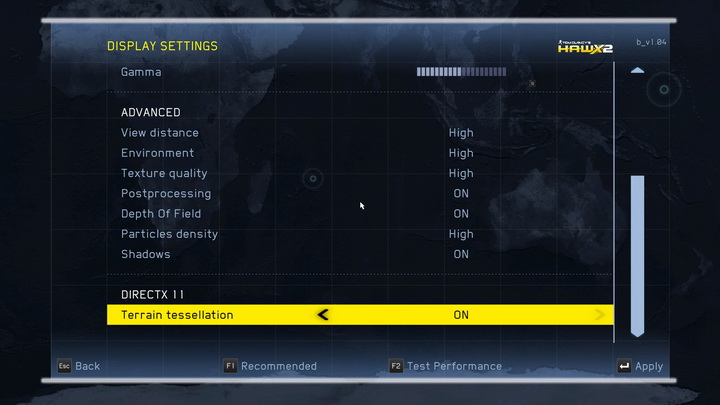Go Back from Display Settings
This screenshot has height=405, width=720.
tap(78, 366)
